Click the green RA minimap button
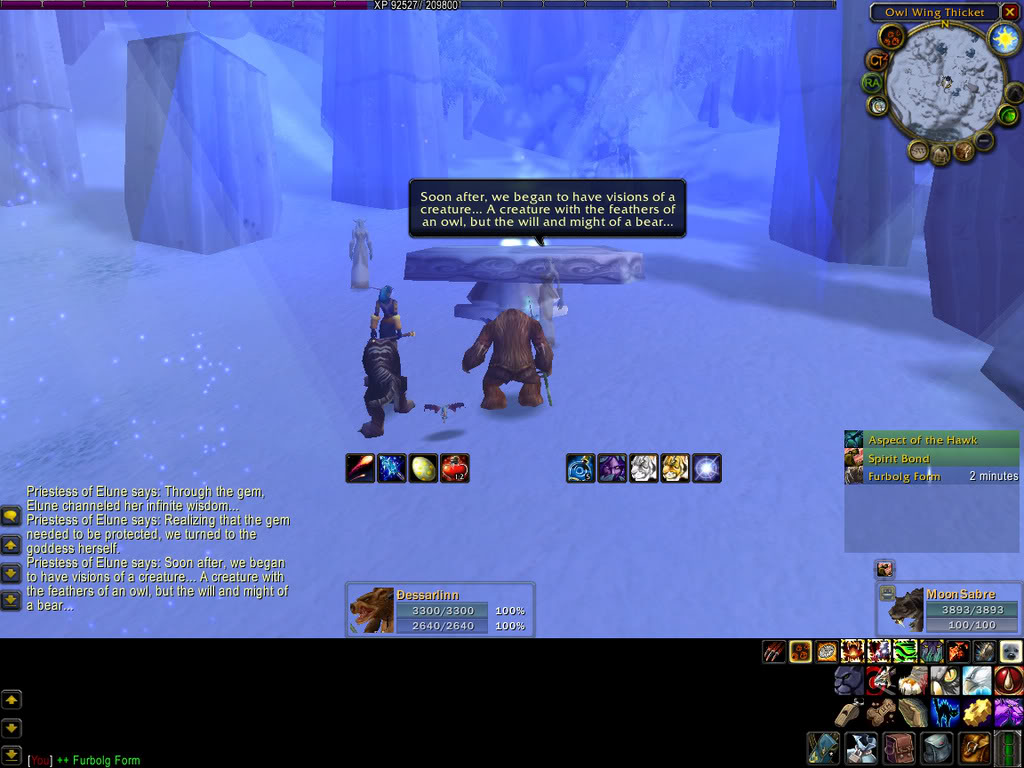 [874, 83]
